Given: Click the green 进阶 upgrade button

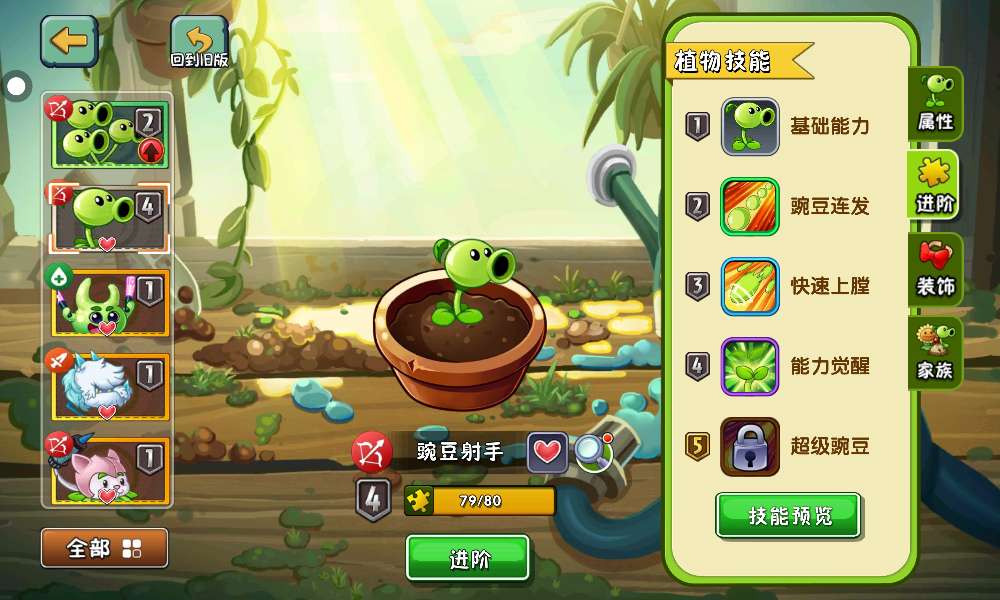Looking at the screenshot, I should click(468, 558).
